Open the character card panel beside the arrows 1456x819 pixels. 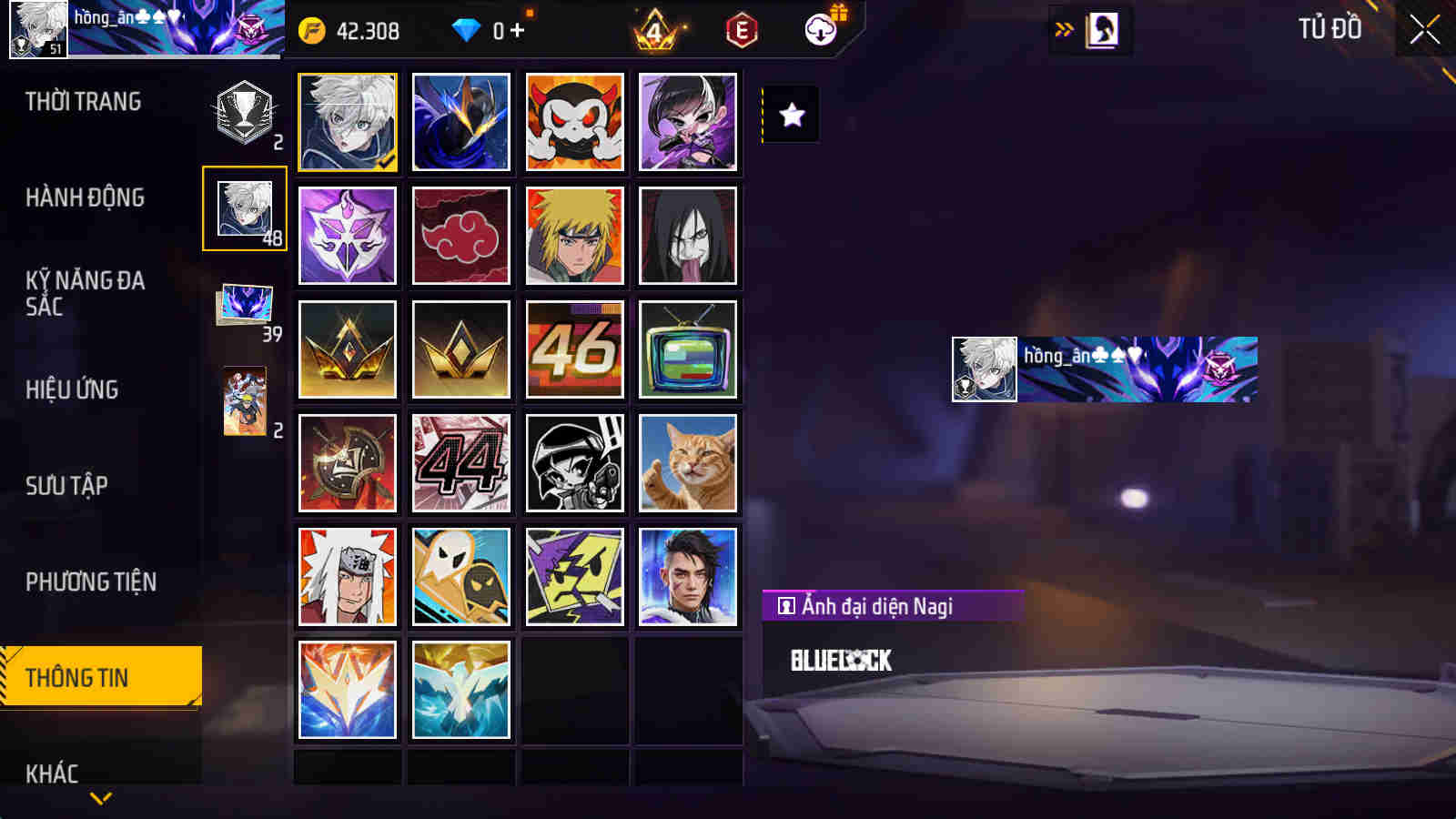tap(1103, 28)
